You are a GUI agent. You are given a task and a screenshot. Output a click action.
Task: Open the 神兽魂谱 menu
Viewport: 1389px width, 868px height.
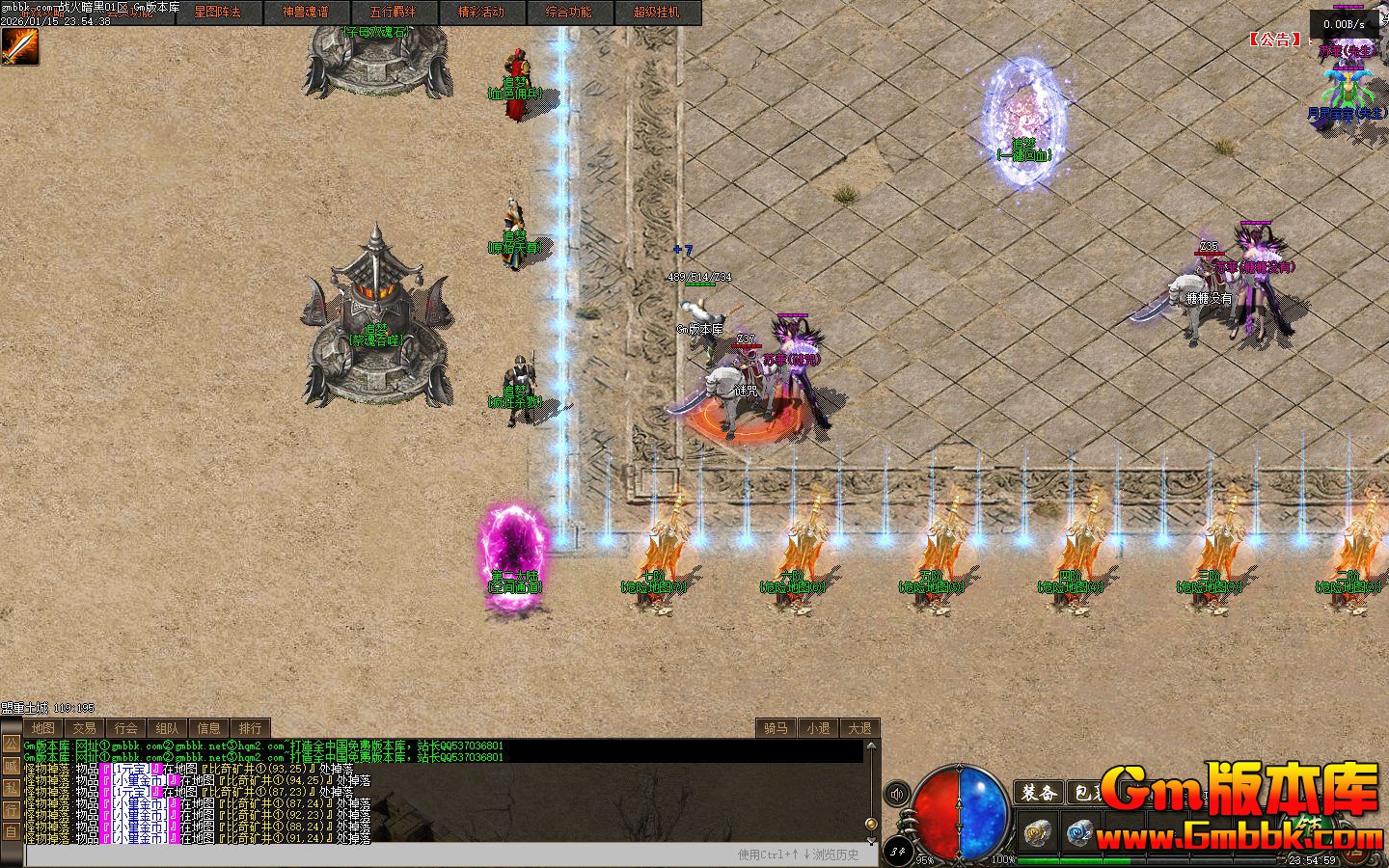point(305,13)
